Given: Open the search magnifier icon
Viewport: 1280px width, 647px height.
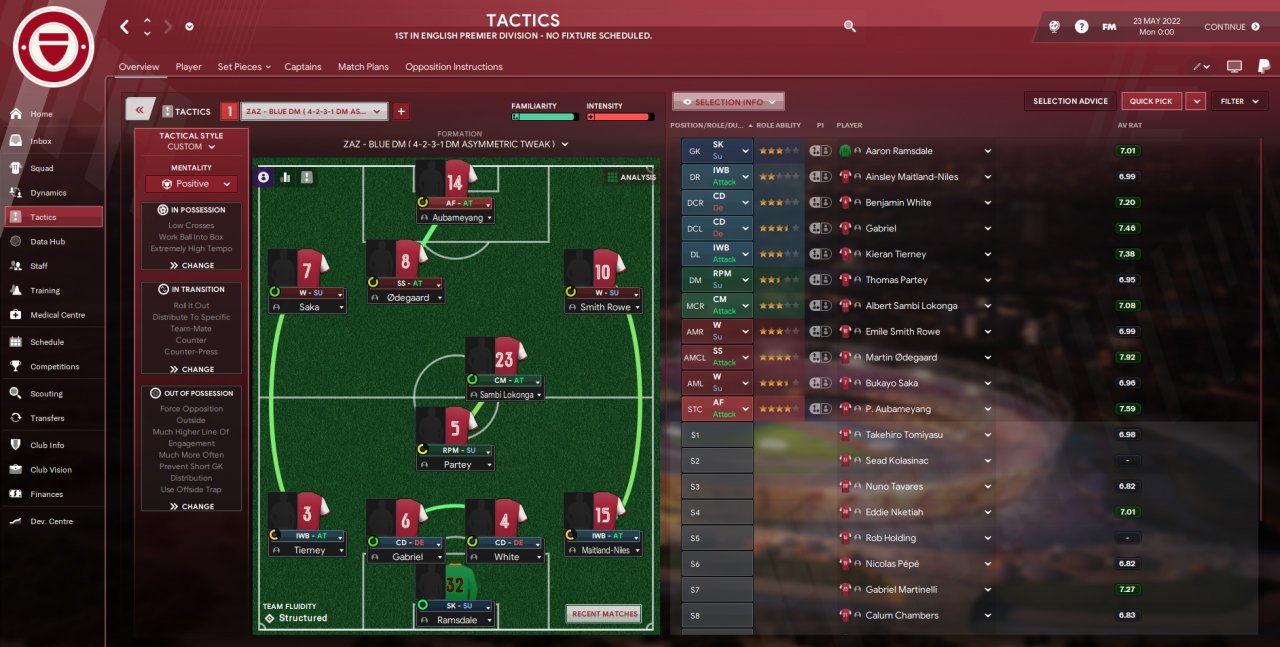Looking at the screenshot, I should 849,27.
